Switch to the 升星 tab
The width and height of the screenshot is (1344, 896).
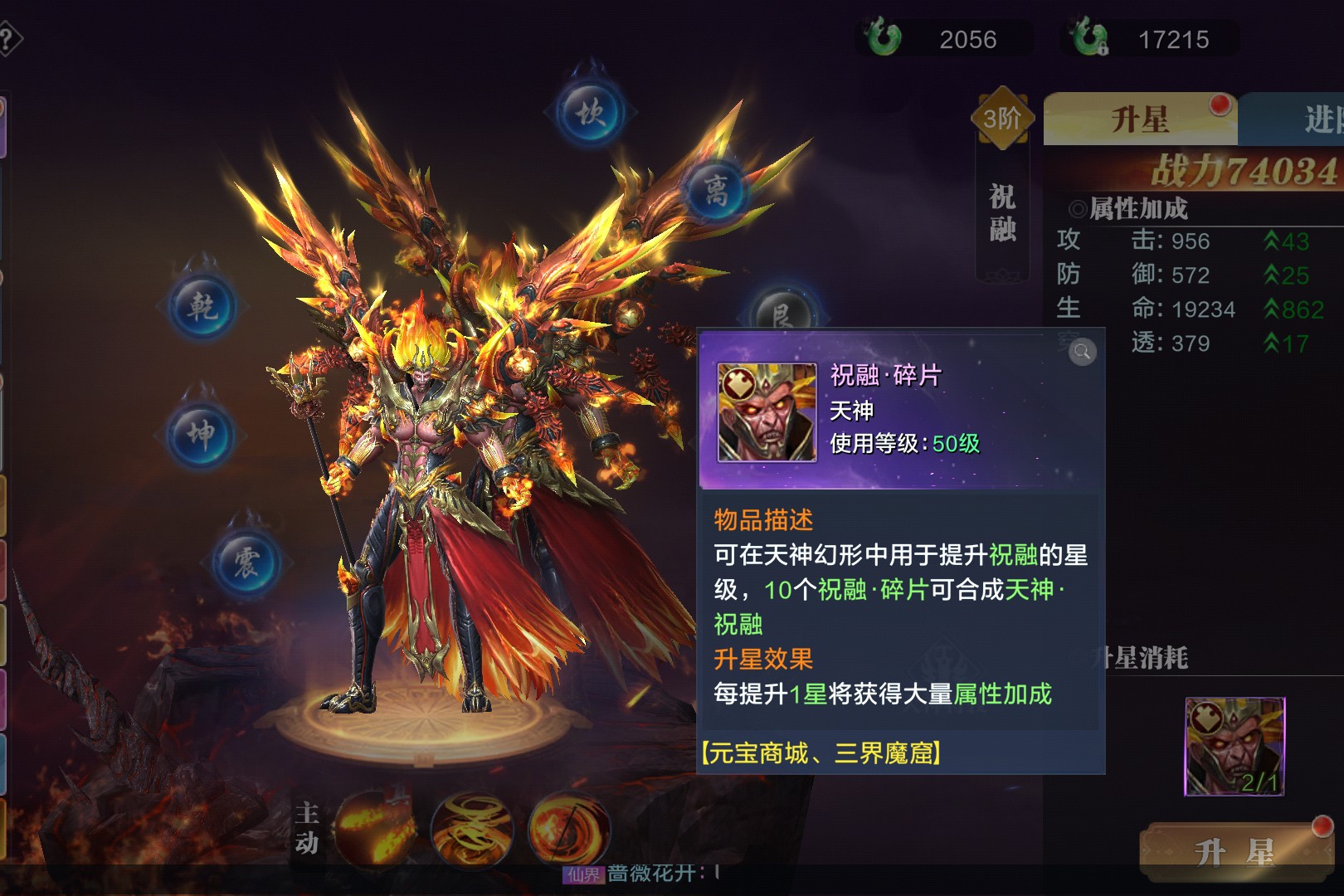(x=1140, y=119)
